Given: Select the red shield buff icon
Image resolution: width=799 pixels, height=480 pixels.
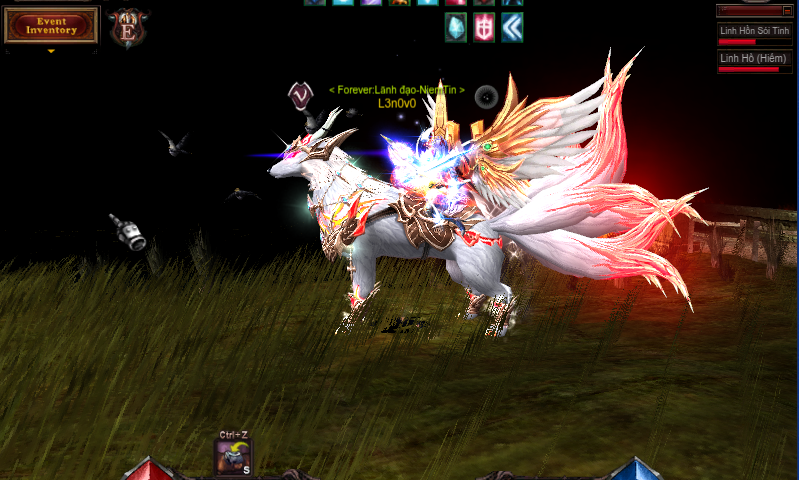Looking at the screenshot, I should coord(484,27).
